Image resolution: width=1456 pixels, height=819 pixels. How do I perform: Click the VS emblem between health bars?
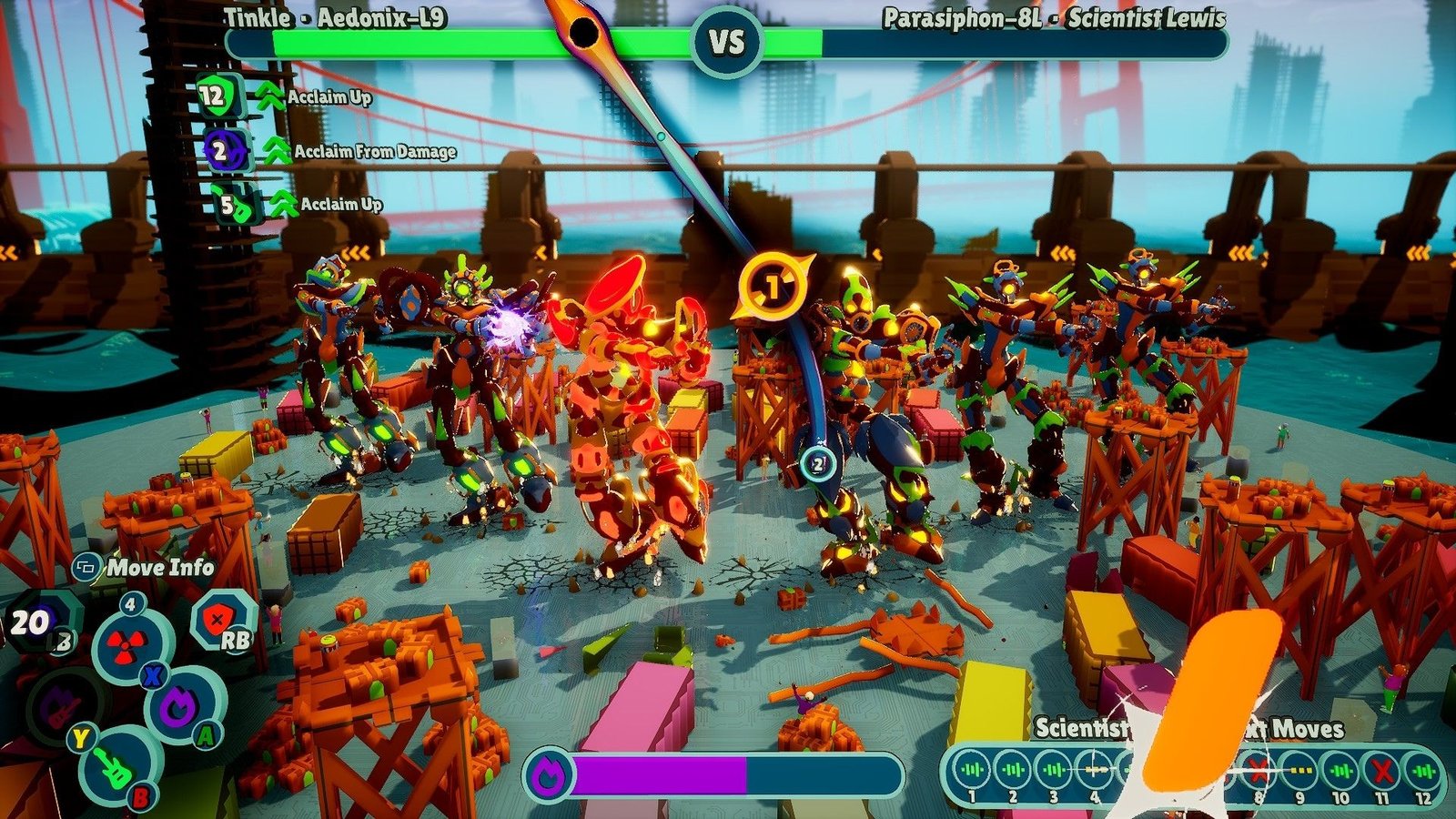726,42
